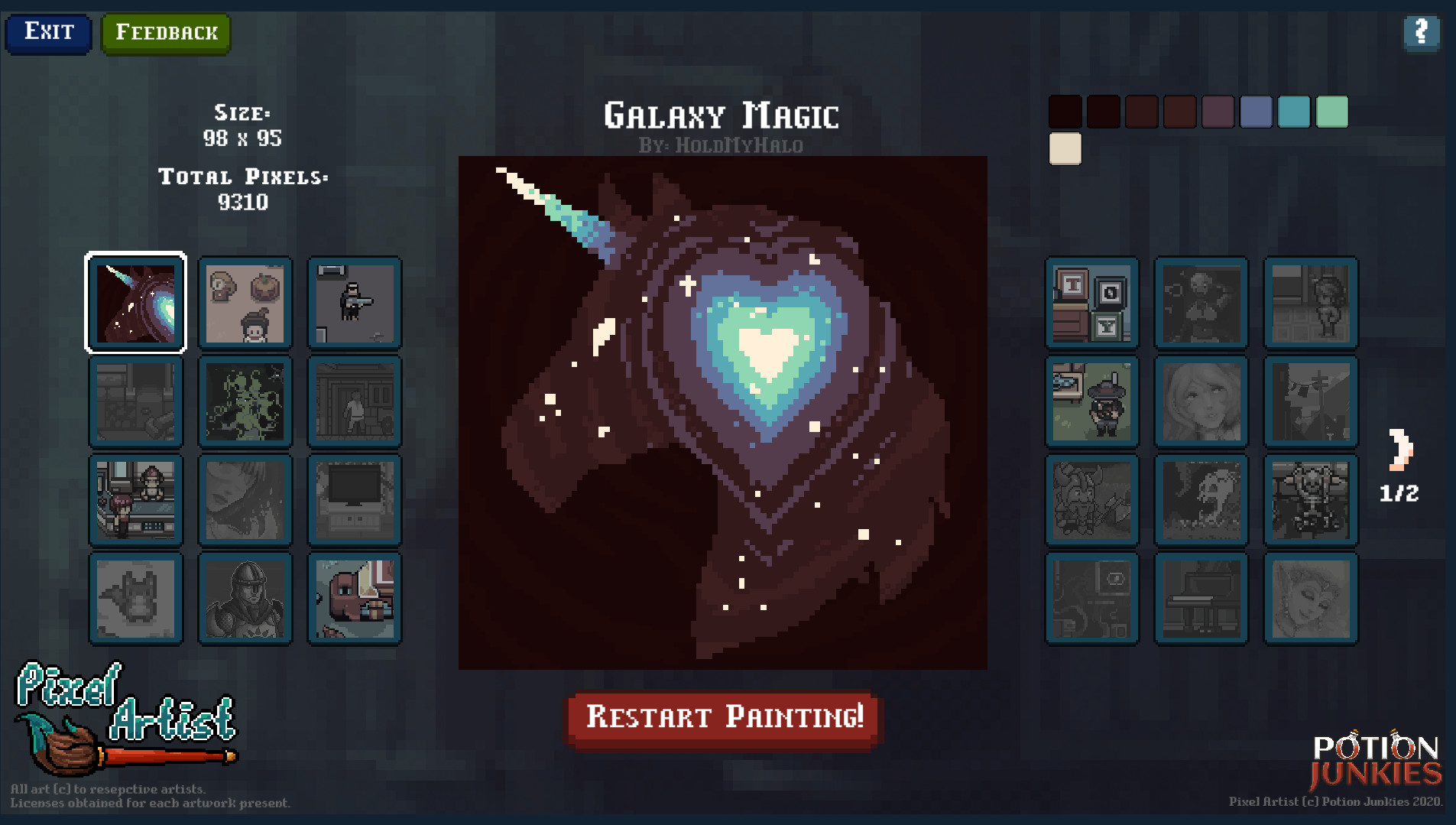Open the Feedback form
This screenshot has height=825, width=1456.
coord(165,32)
